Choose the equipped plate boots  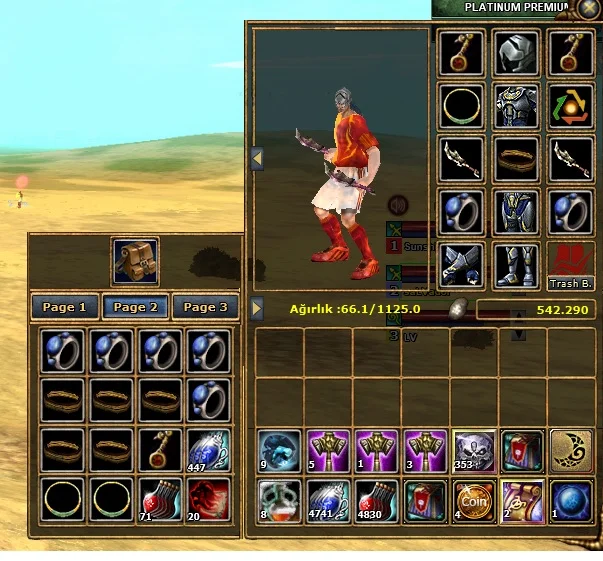coord(517,266)
